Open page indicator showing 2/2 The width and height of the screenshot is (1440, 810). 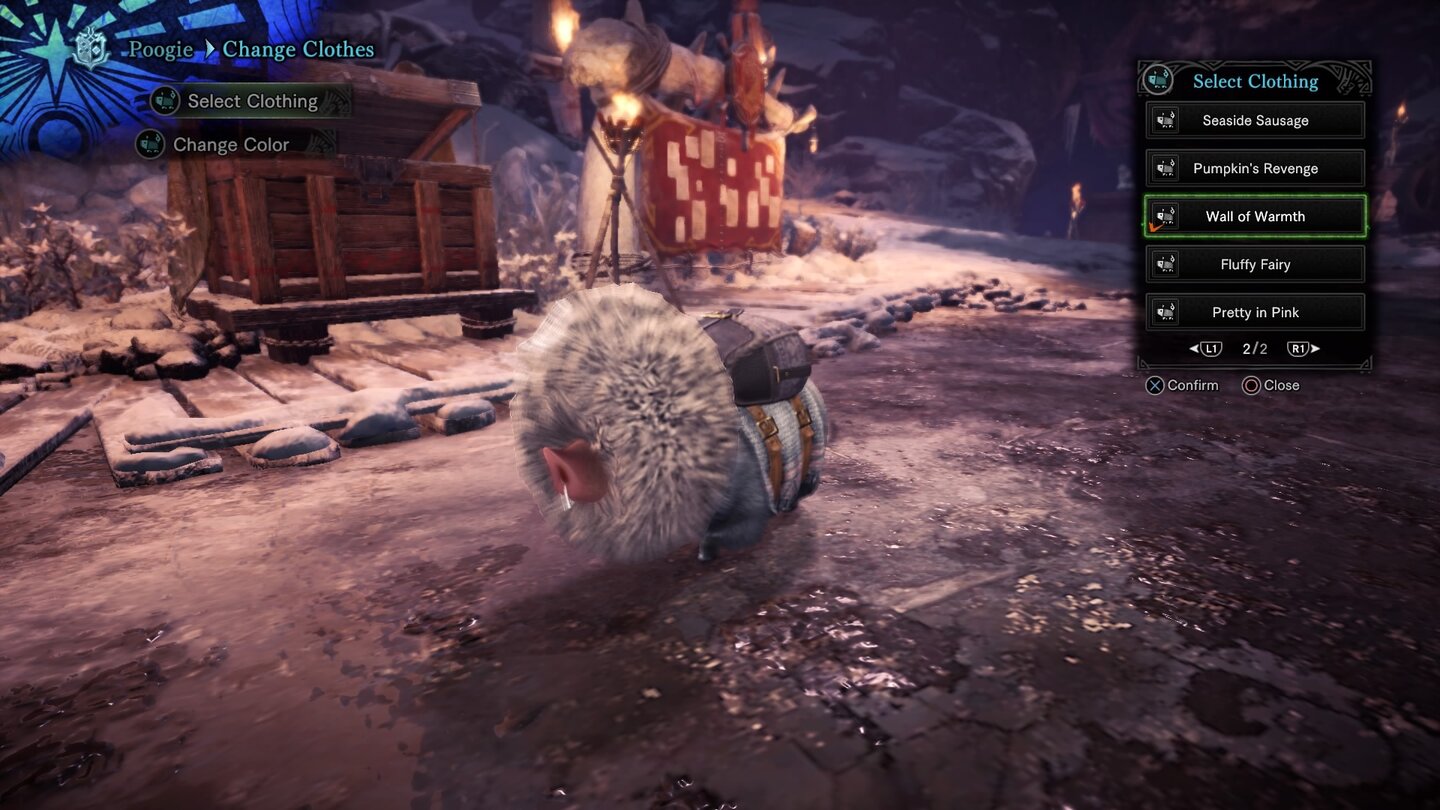point(1254,348)
